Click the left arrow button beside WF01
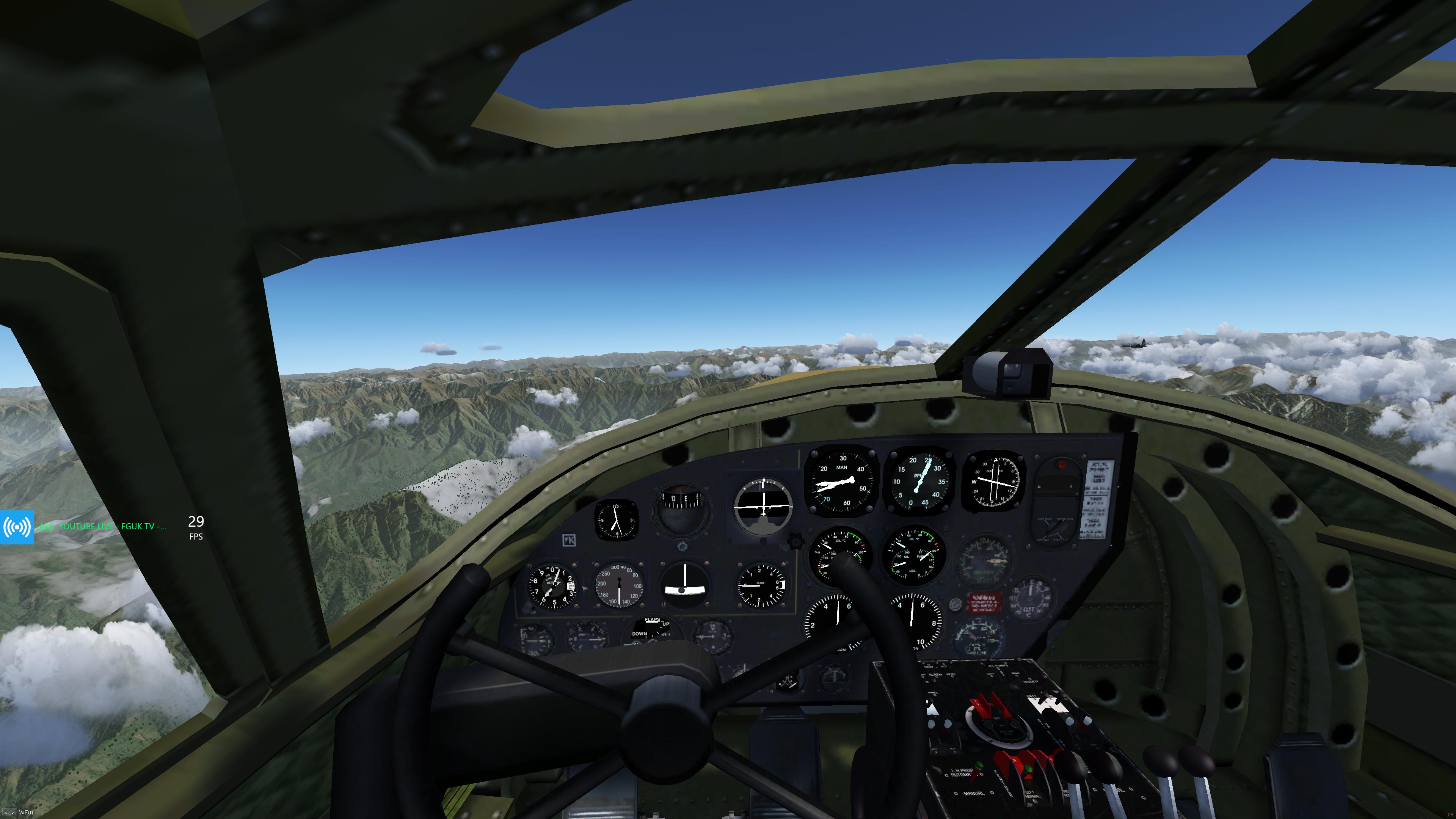Screen dimensions: 1456x819 click(x=6, y=813)
